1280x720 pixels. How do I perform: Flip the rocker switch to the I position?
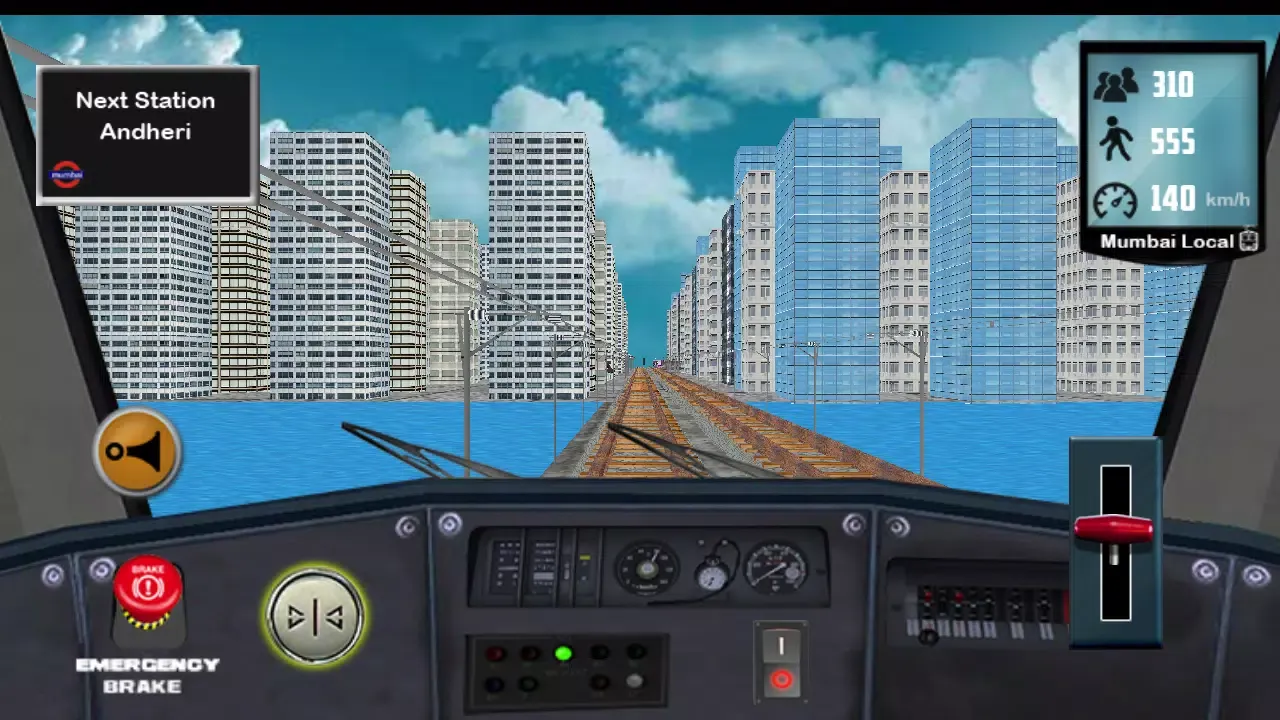click(x=781, y=645)
